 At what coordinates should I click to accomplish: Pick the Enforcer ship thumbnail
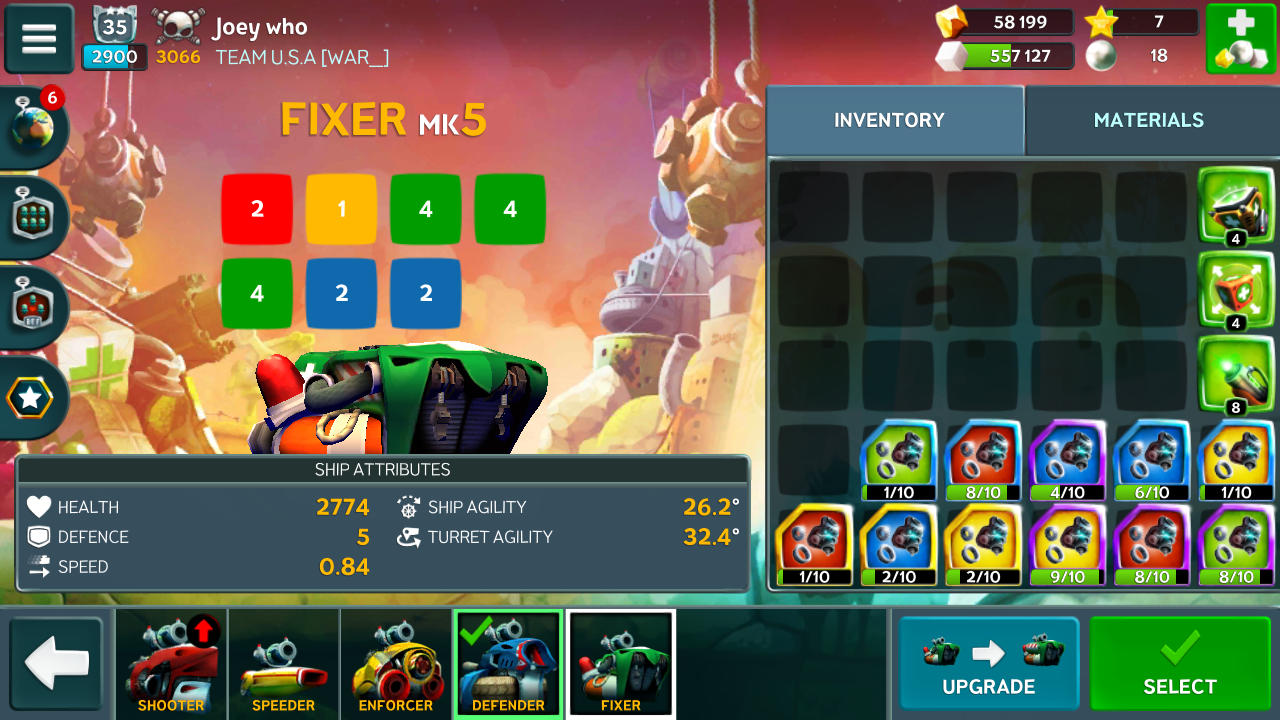(x=395, y=665)
